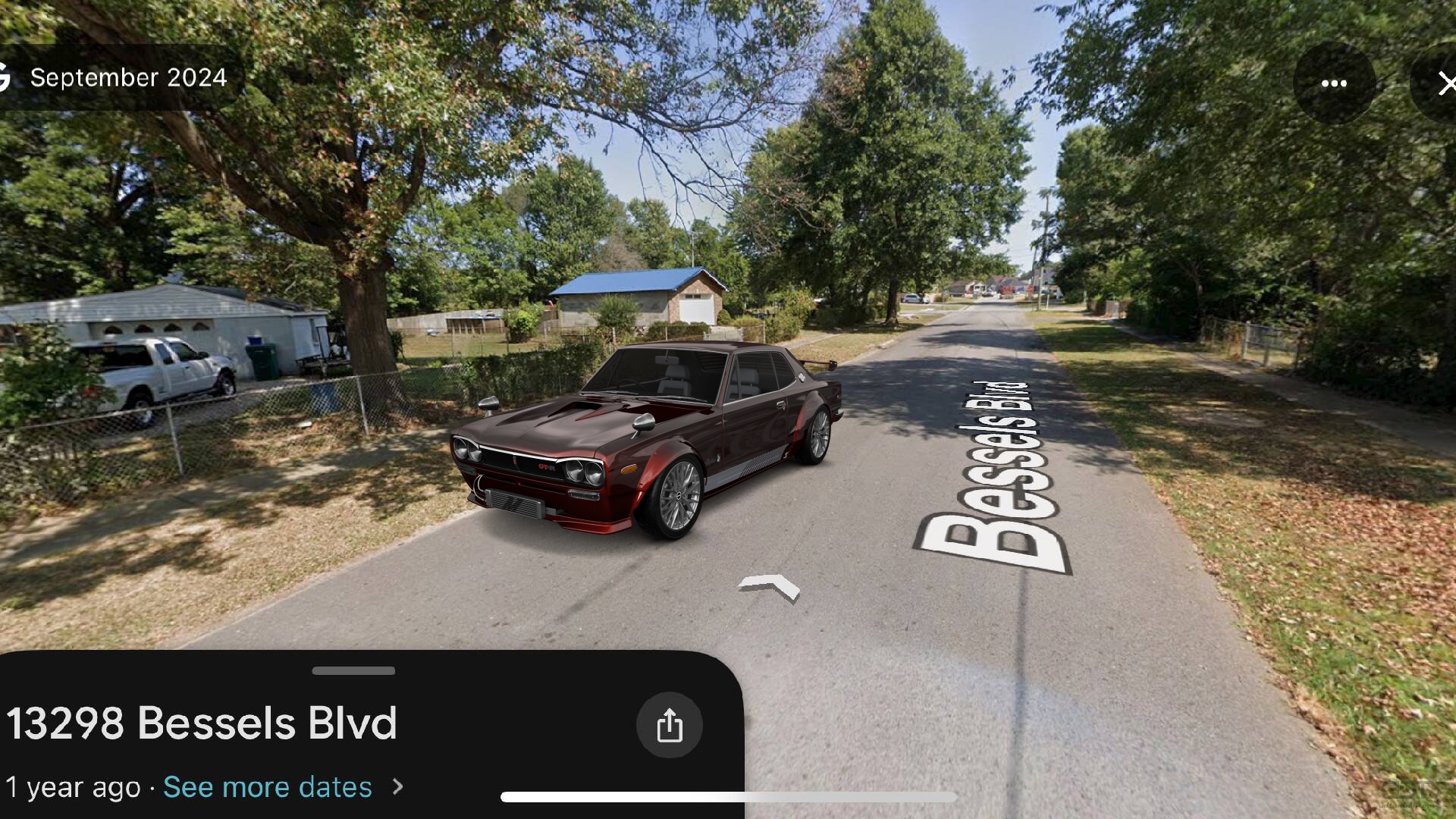
Task: Open the See more dates link
Action: [x=267, y=787]
